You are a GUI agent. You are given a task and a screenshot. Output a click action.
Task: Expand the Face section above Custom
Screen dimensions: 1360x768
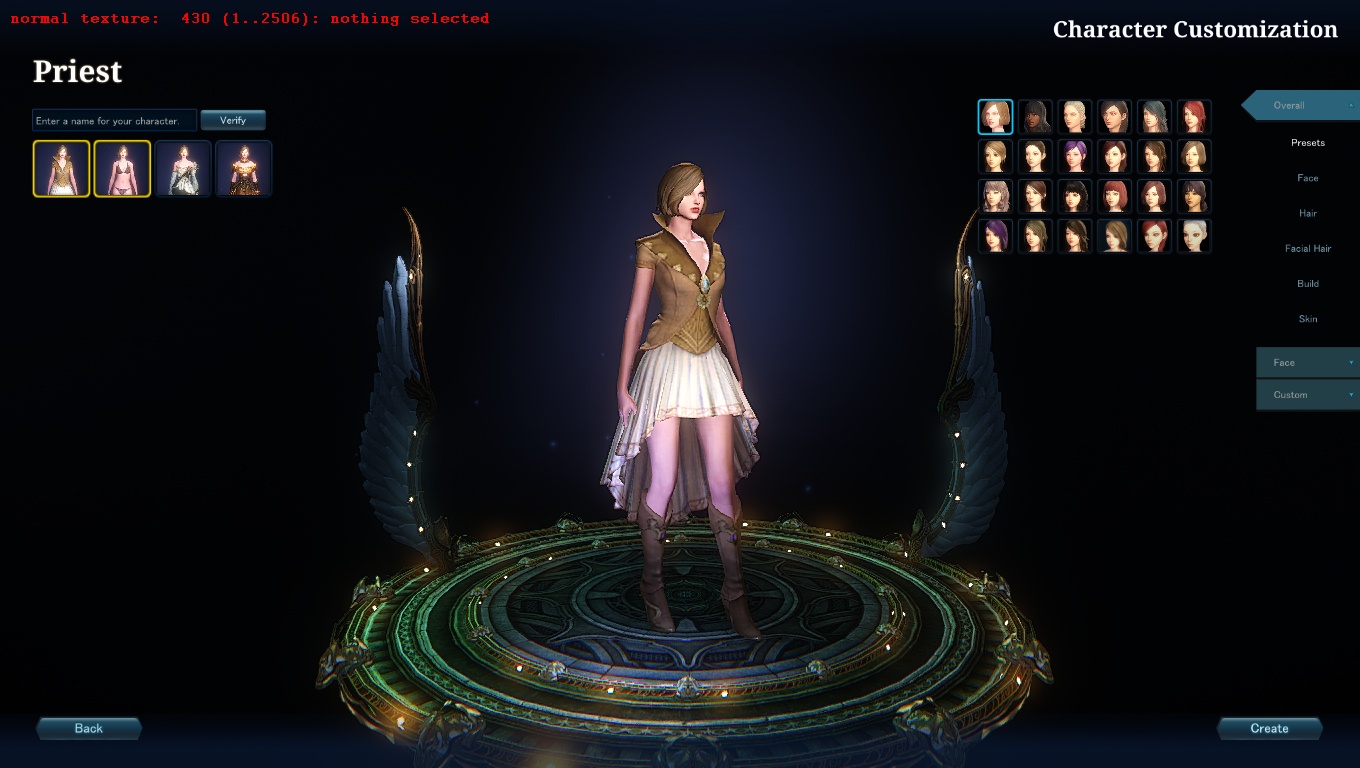[1307, 363]
